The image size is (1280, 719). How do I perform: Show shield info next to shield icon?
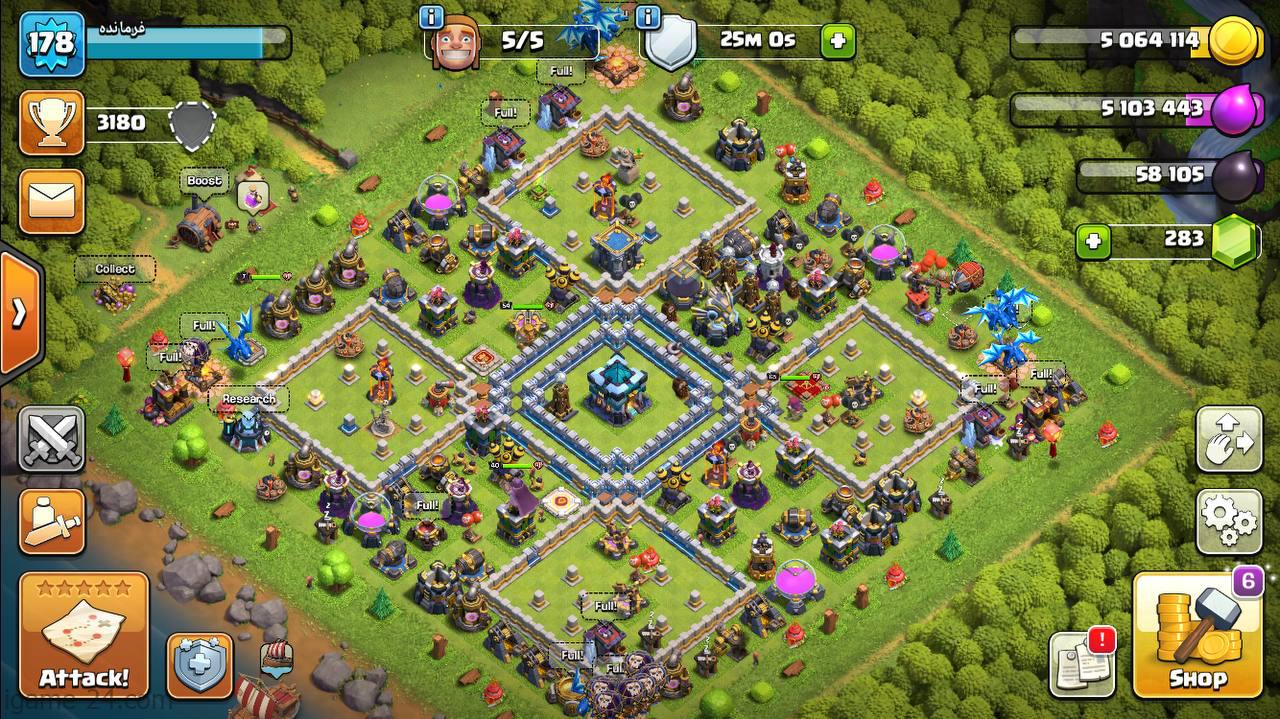[x=650, y=17]
